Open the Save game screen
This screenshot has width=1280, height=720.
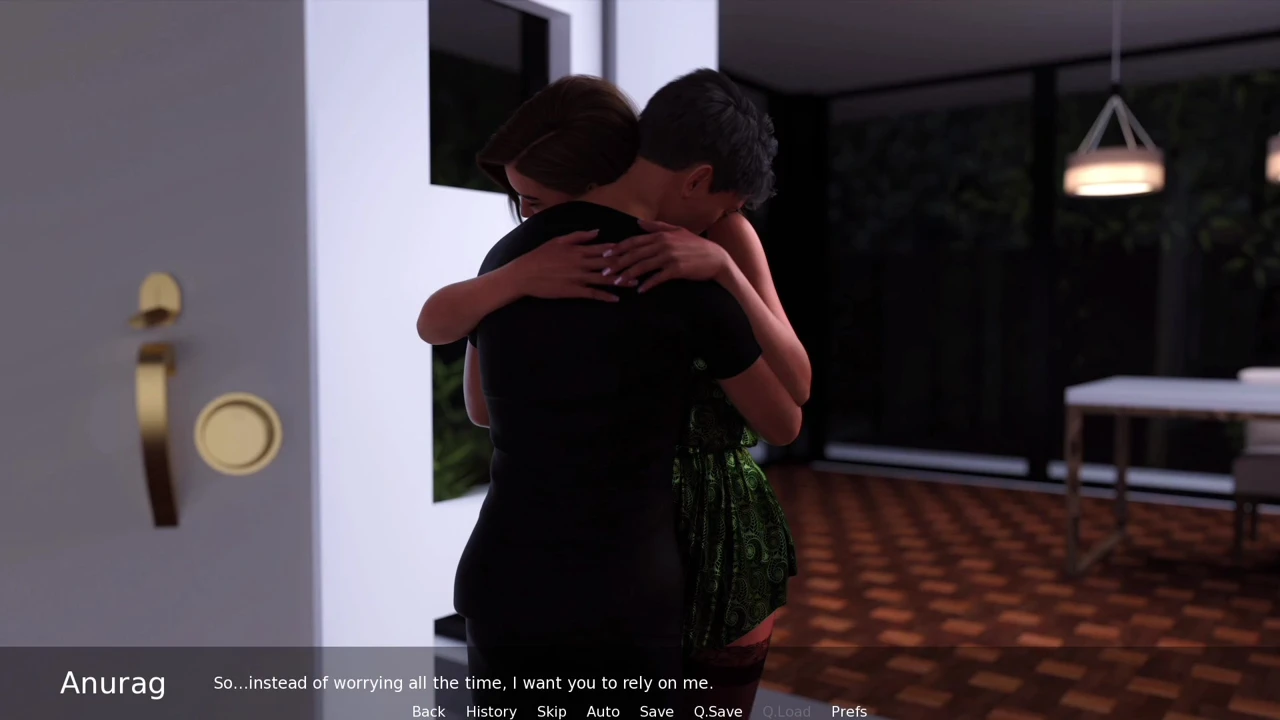point(656,711)
